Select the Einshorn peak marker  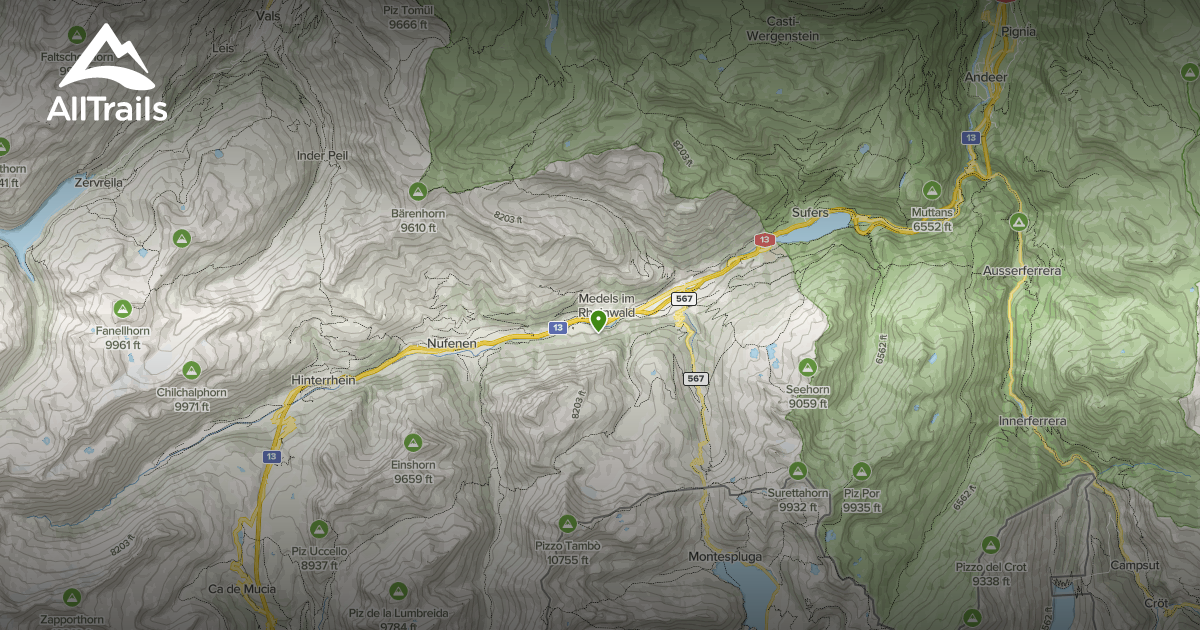(x=412, y=442)
